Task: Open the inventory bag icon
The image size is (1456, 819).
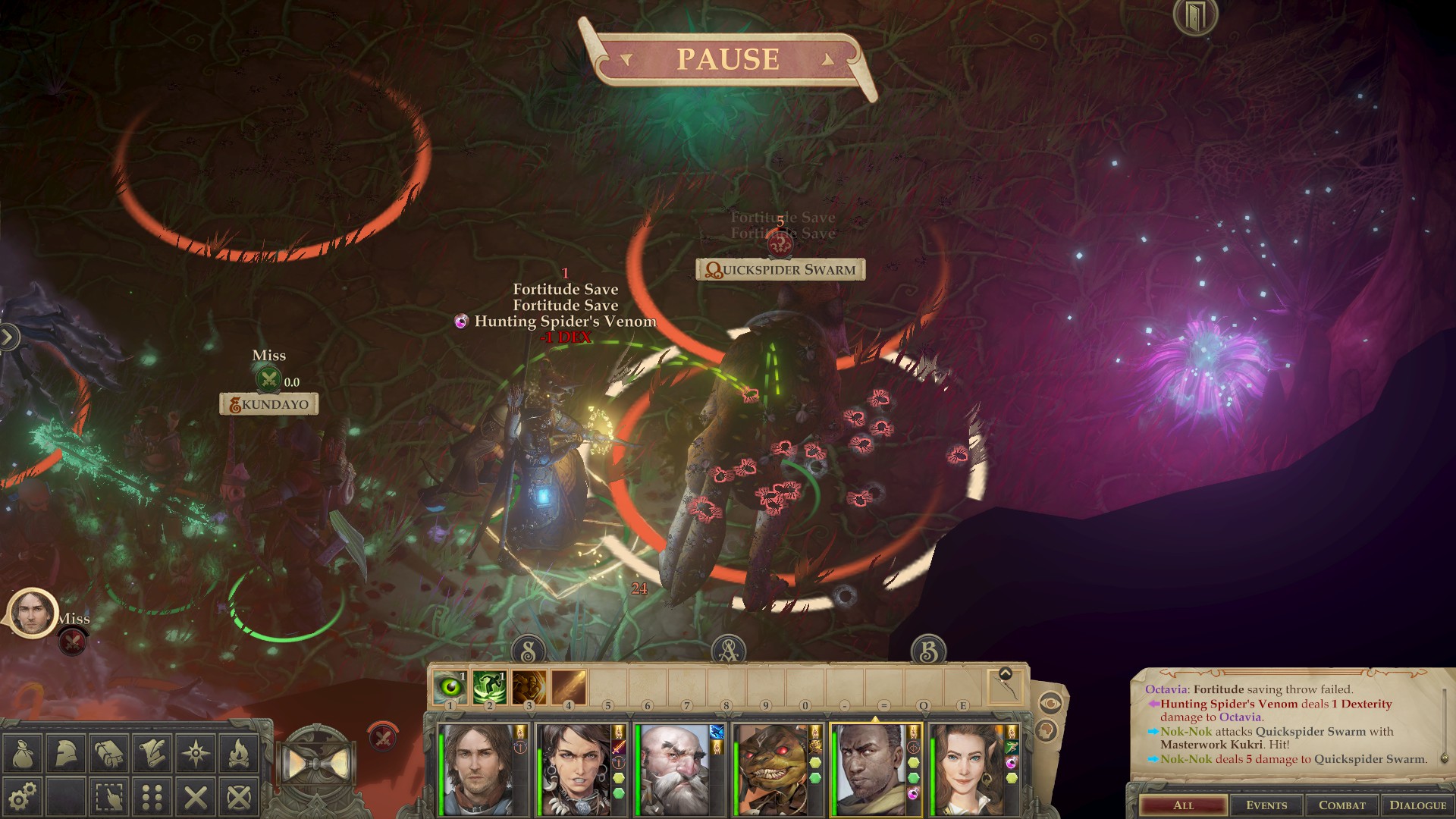Action: (x=22, y=752)
